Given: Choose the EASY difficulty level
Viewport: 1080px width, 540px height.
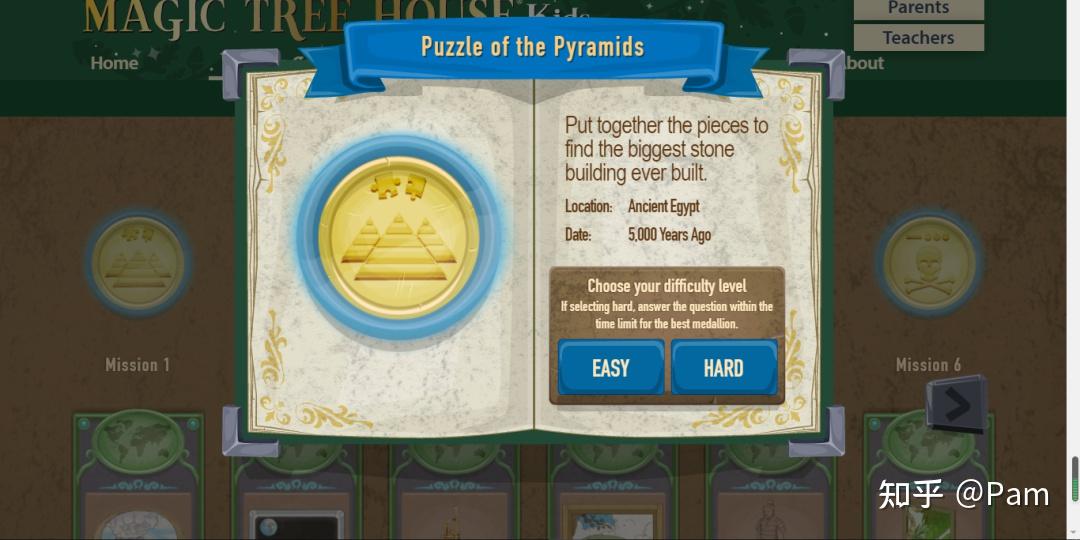Looking at the screenshot, I should tap(611, 367).
